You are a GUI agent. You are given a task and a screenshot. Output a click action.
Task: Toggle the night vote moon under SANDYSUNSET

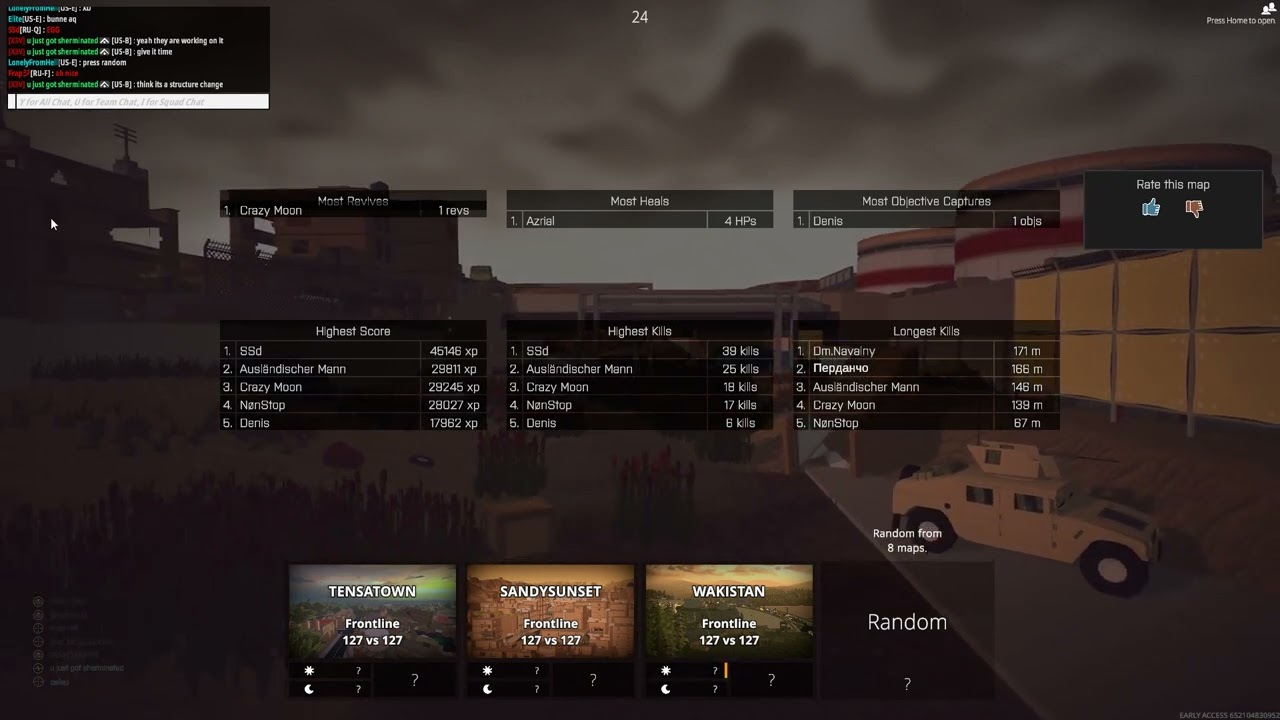click(488, 688)
